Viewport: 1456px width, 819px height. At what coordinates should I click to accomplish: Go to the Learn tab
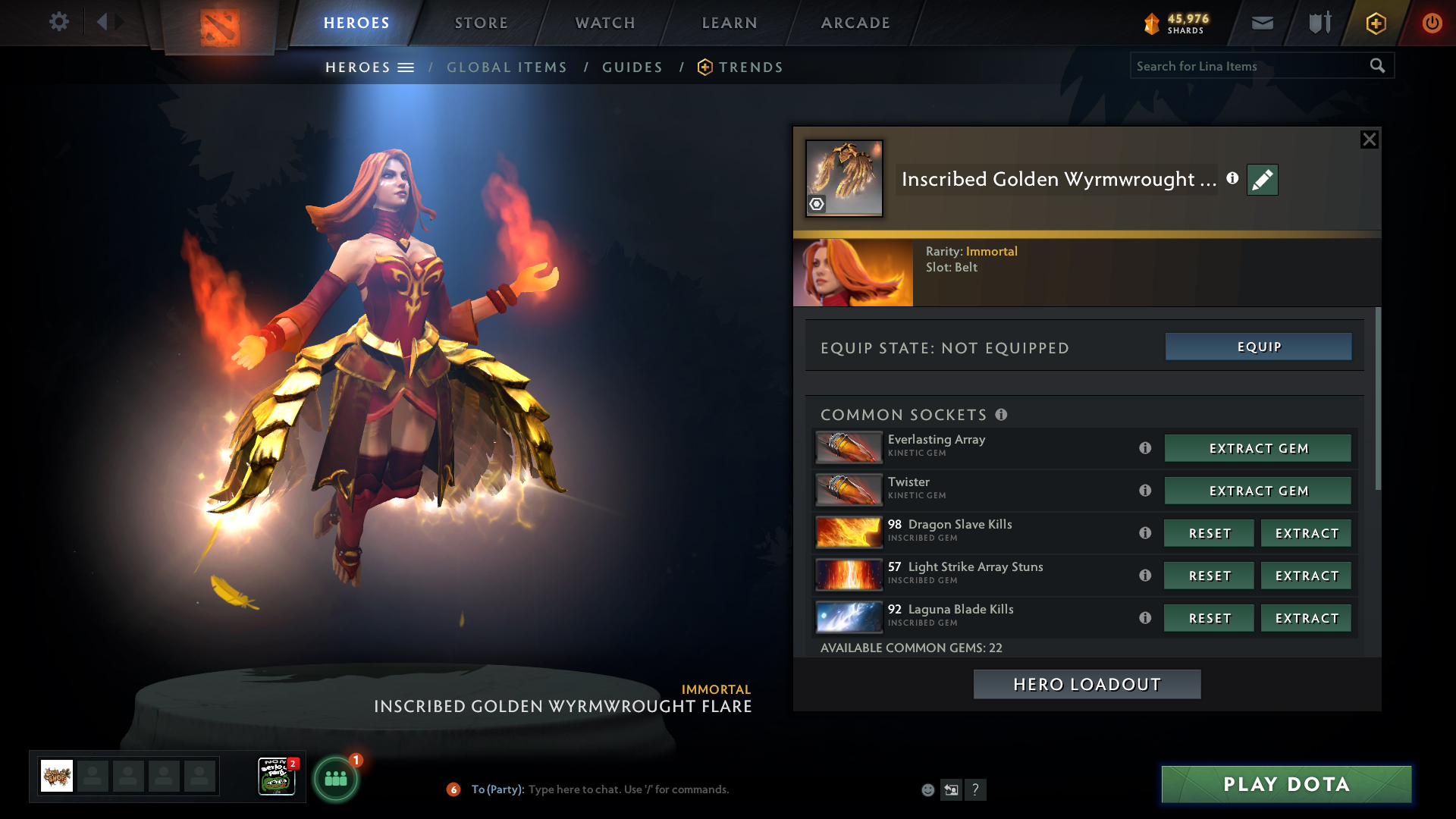click(730, 23)
